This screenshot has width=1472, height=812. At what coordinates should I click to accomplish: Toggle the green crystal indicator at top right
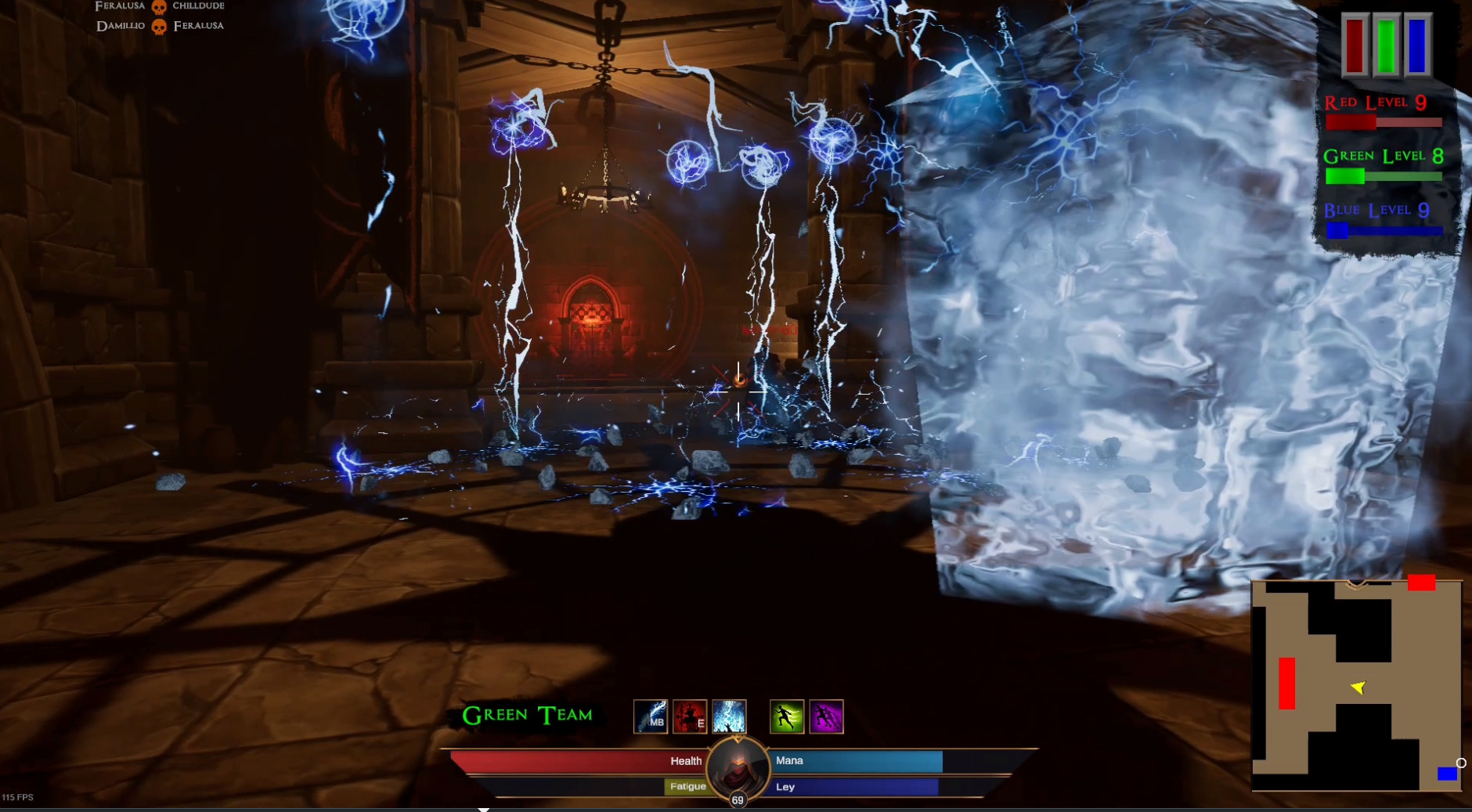tap(1384, 45)
